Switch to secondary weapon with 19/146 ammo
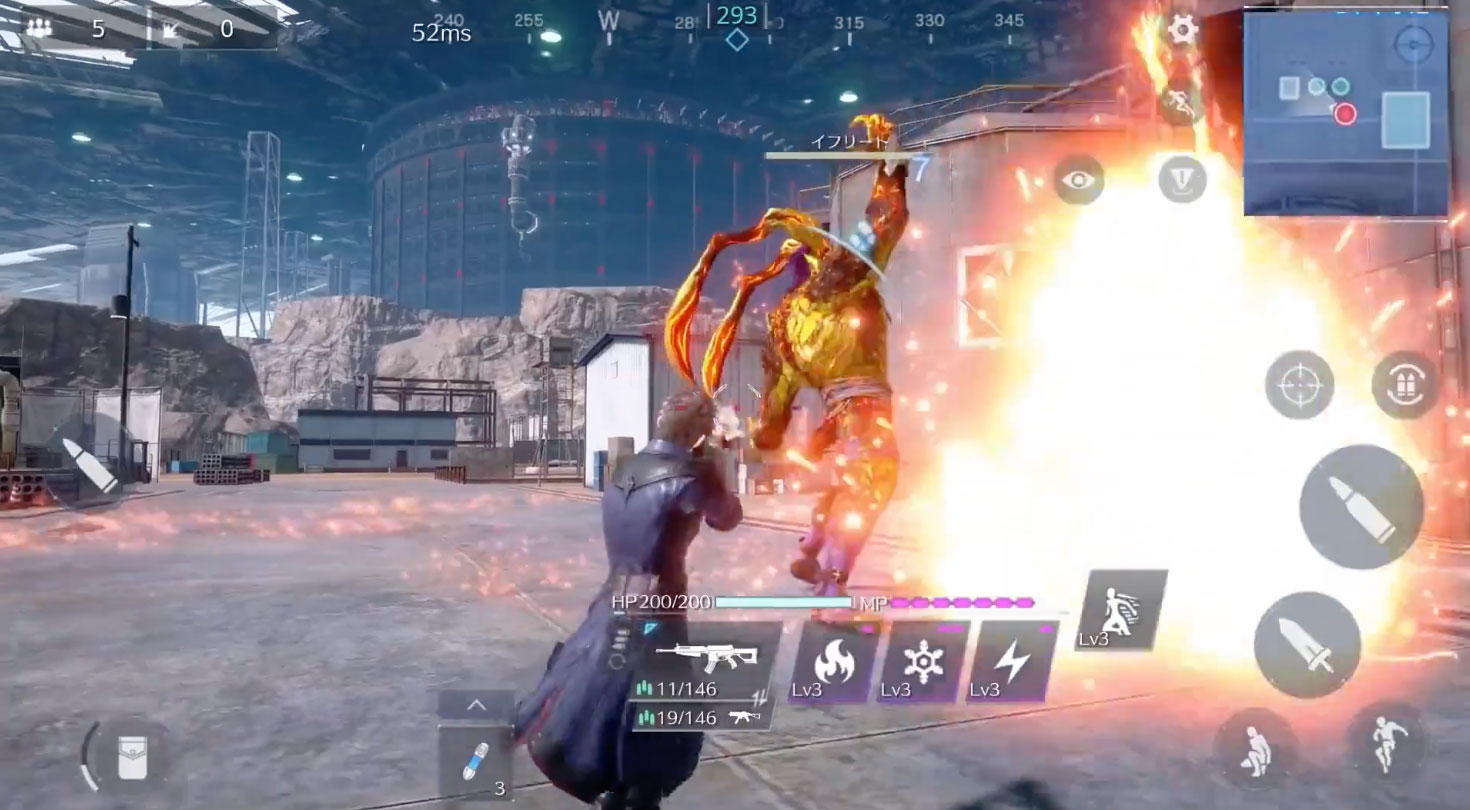 coord(700,717)
